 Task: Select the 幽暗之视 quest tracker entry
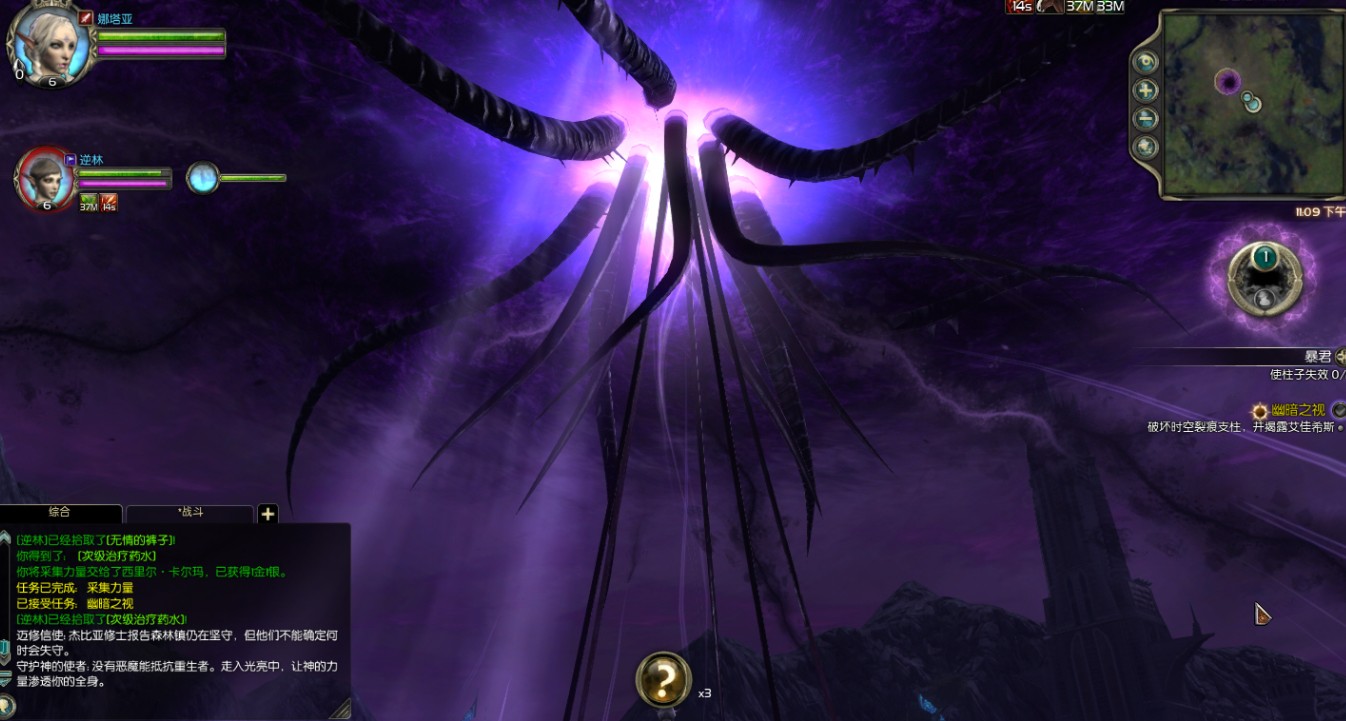[1298, 410]
